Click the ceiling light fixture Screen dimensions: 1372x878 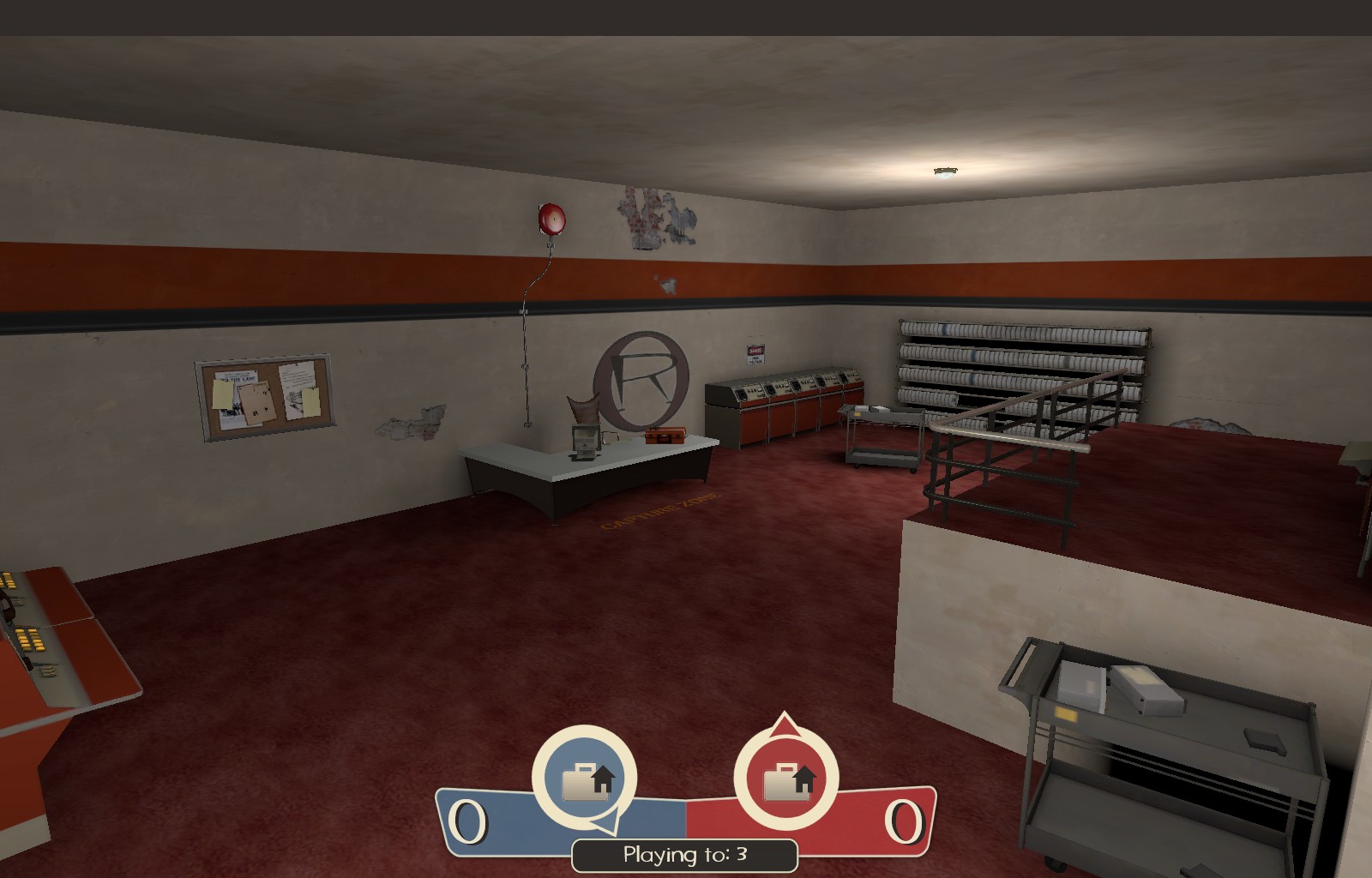[945, 170]
